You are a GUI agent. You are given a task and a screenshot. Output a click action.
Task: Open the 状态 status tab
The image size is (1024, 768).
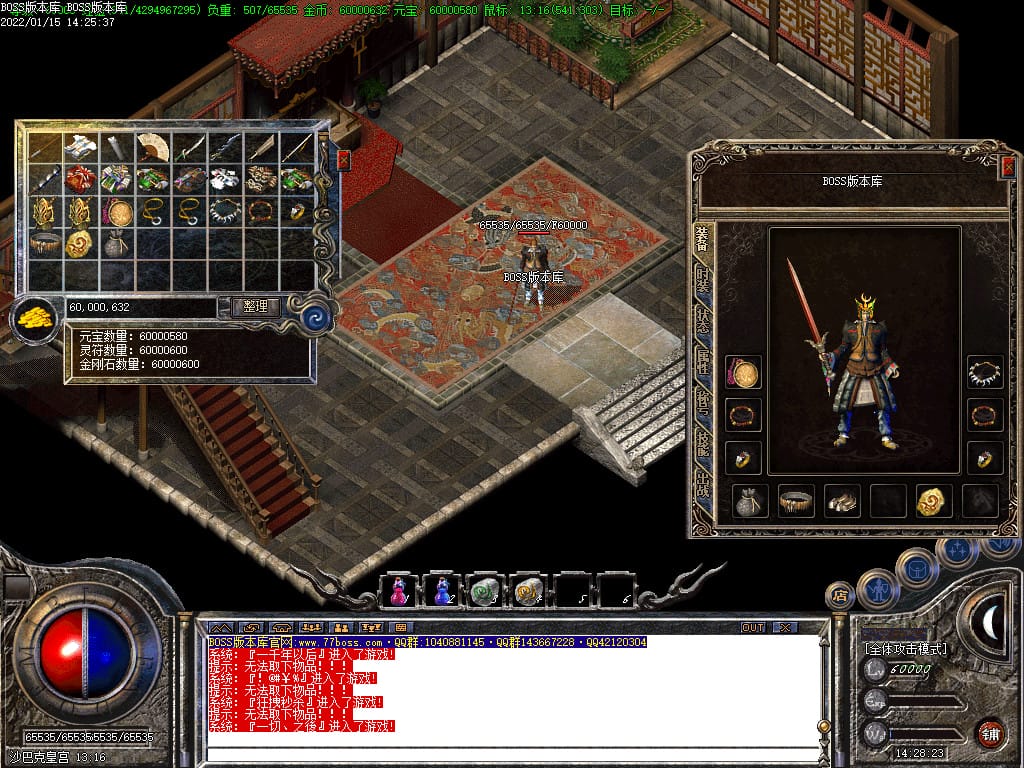[703, 322]
